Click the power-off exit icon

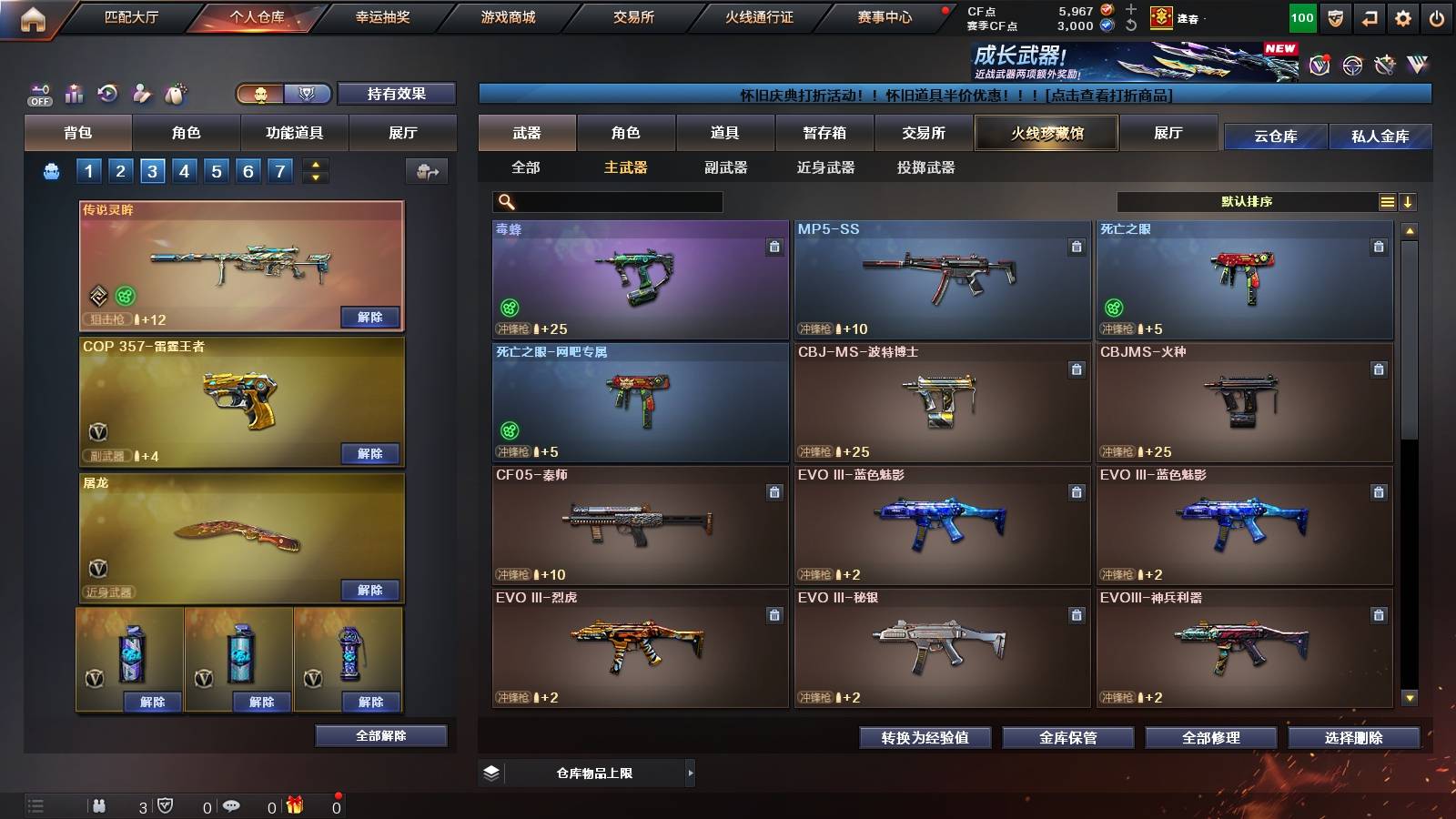pyautogui.click(x=1436, y=17)
